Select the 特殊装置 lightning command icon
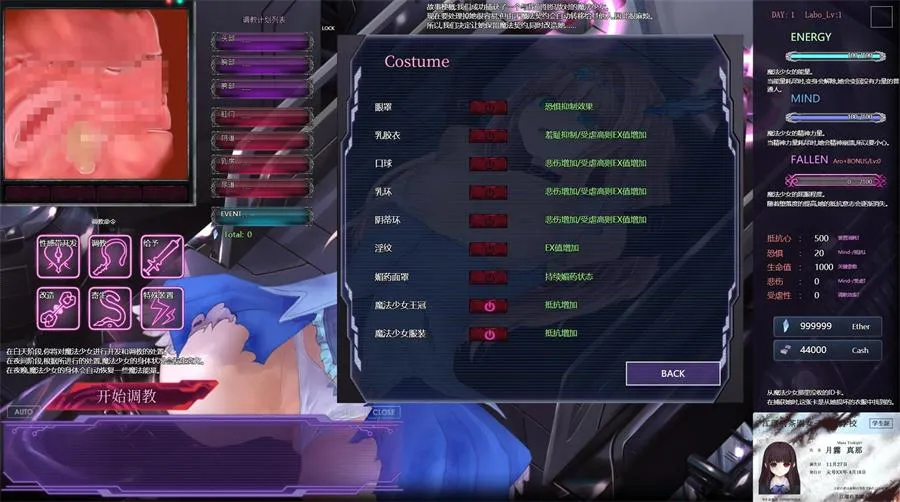 tap(161, 309)
